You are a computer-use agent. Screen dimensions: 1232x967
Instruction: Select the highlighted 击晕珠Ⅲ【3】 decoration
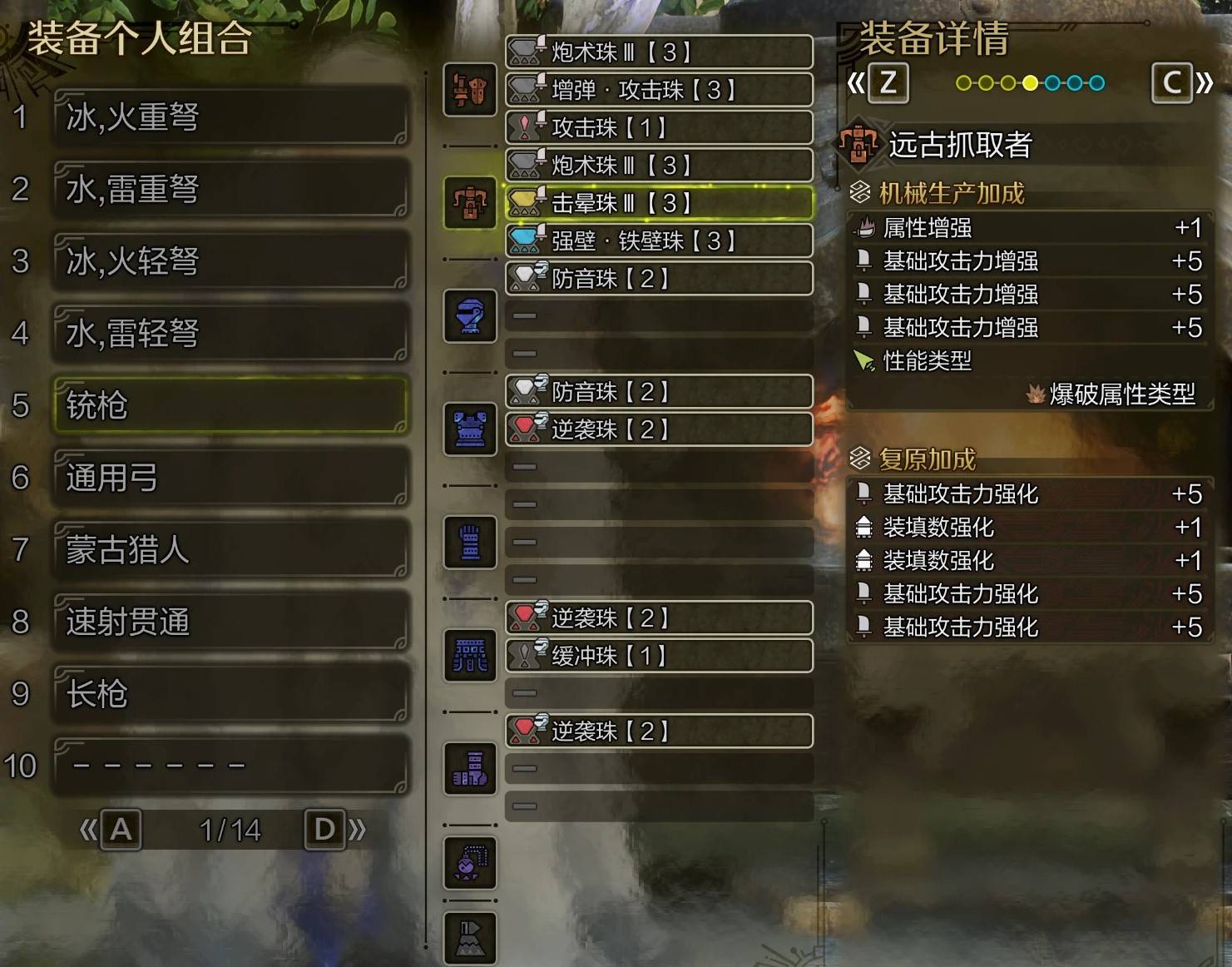coord(657,203)
